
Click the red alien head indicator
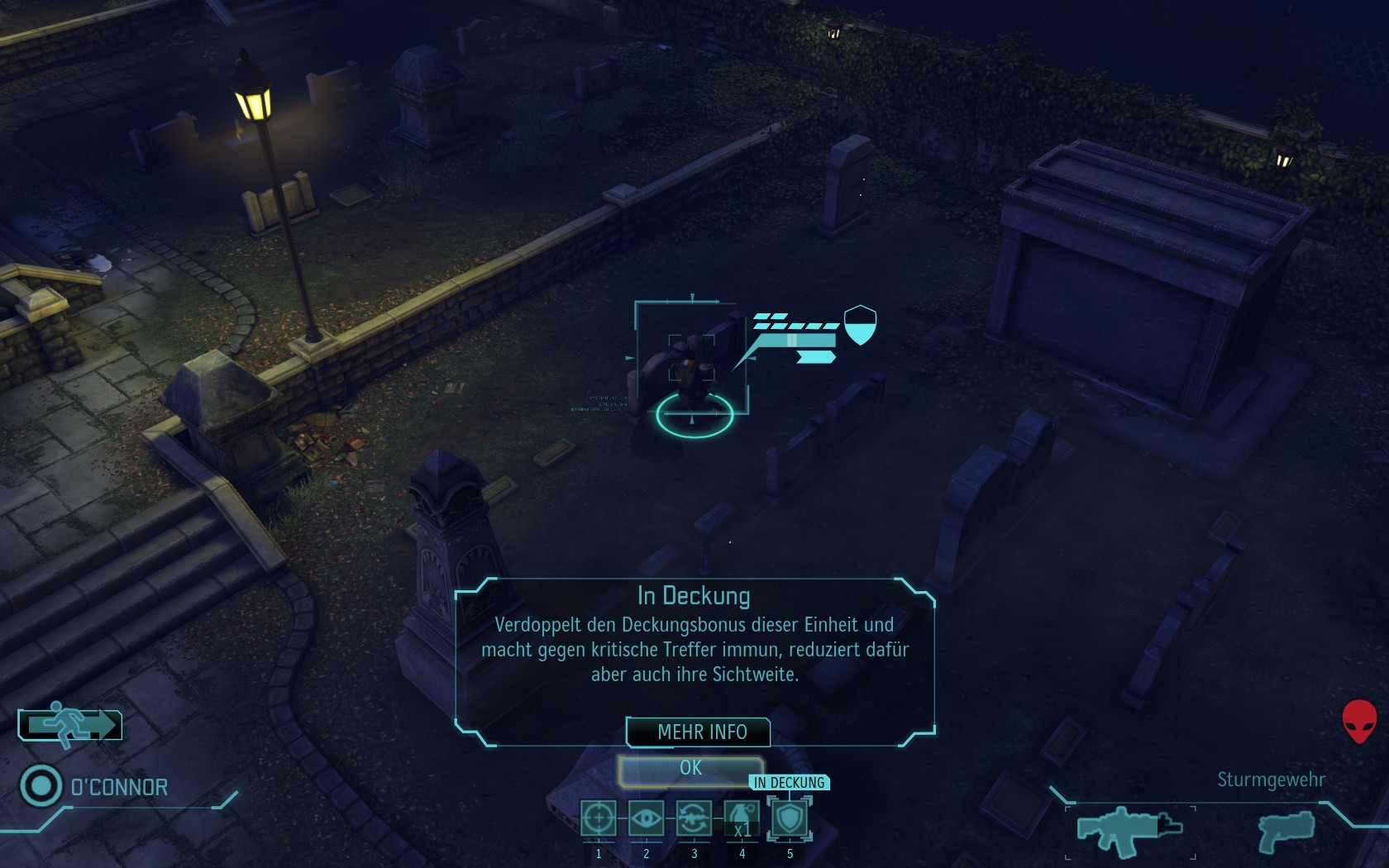pos(1358,721)
